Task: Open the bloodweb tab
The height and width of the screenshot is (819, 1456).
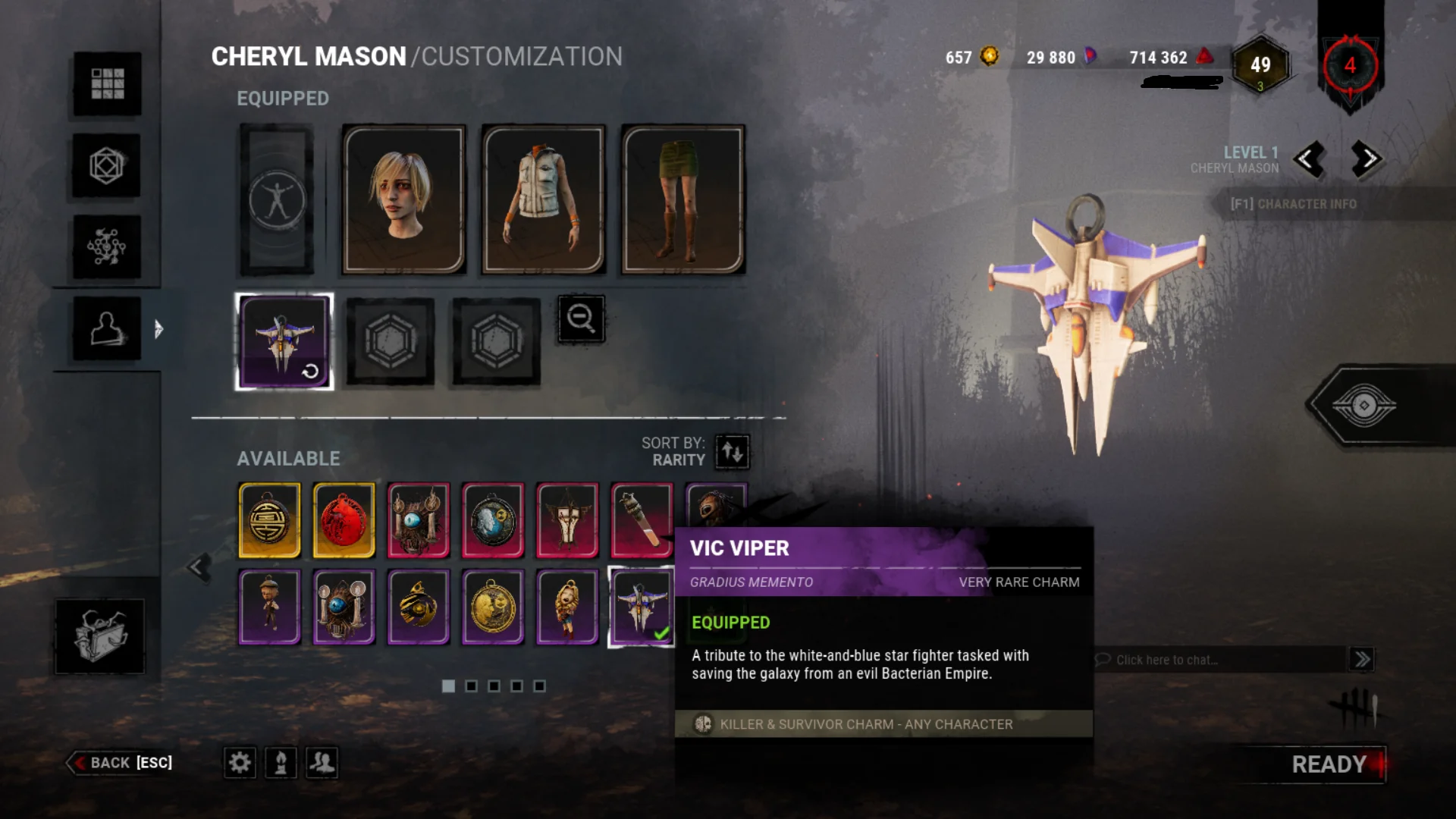Action: click(107, 247)
